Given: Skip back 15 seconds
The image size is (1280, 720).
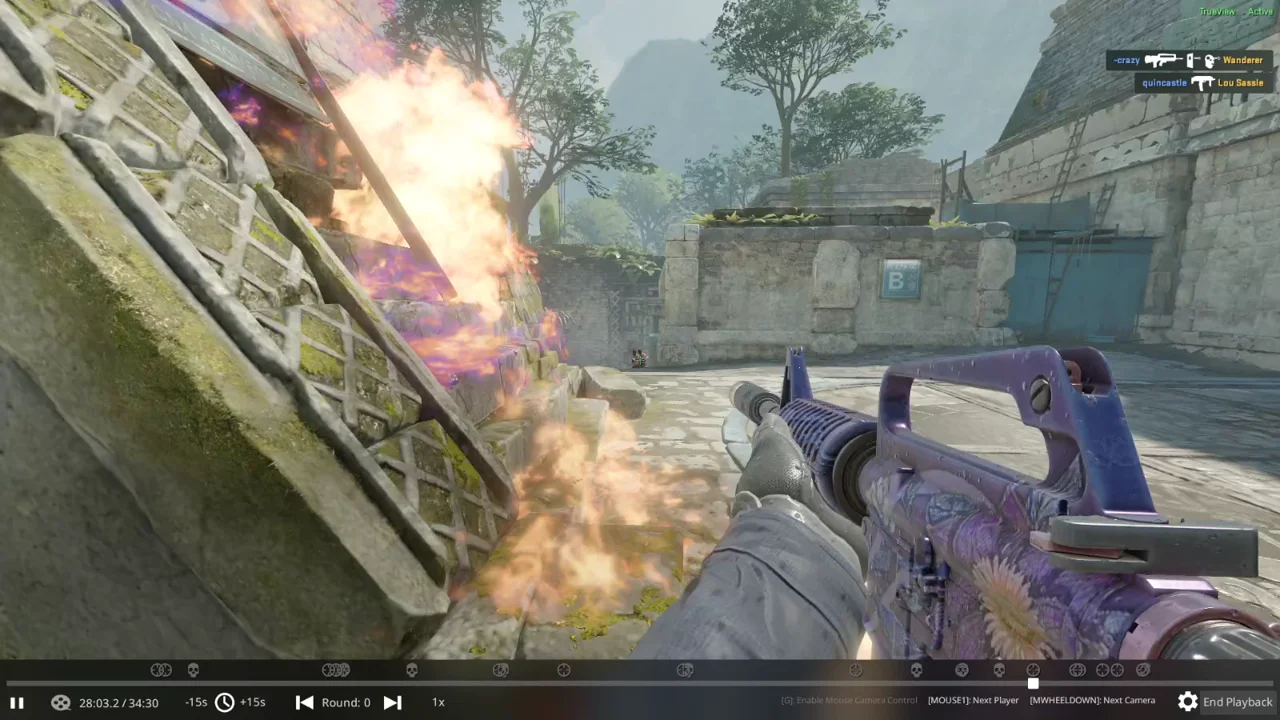Looking at the screenshot, I should click(196, 702).
